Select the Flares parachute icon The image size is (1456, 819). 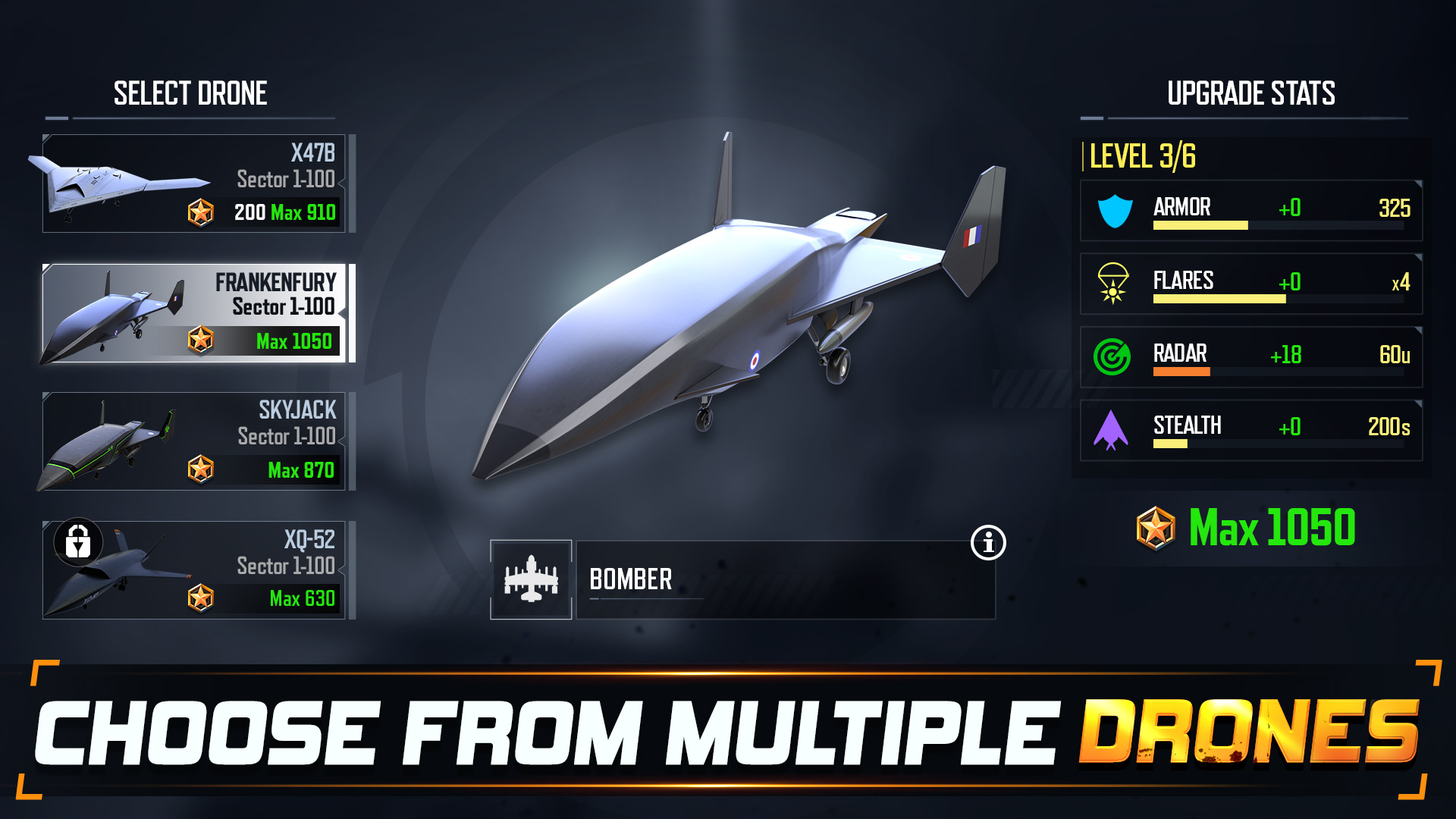tap(1113, 283)
